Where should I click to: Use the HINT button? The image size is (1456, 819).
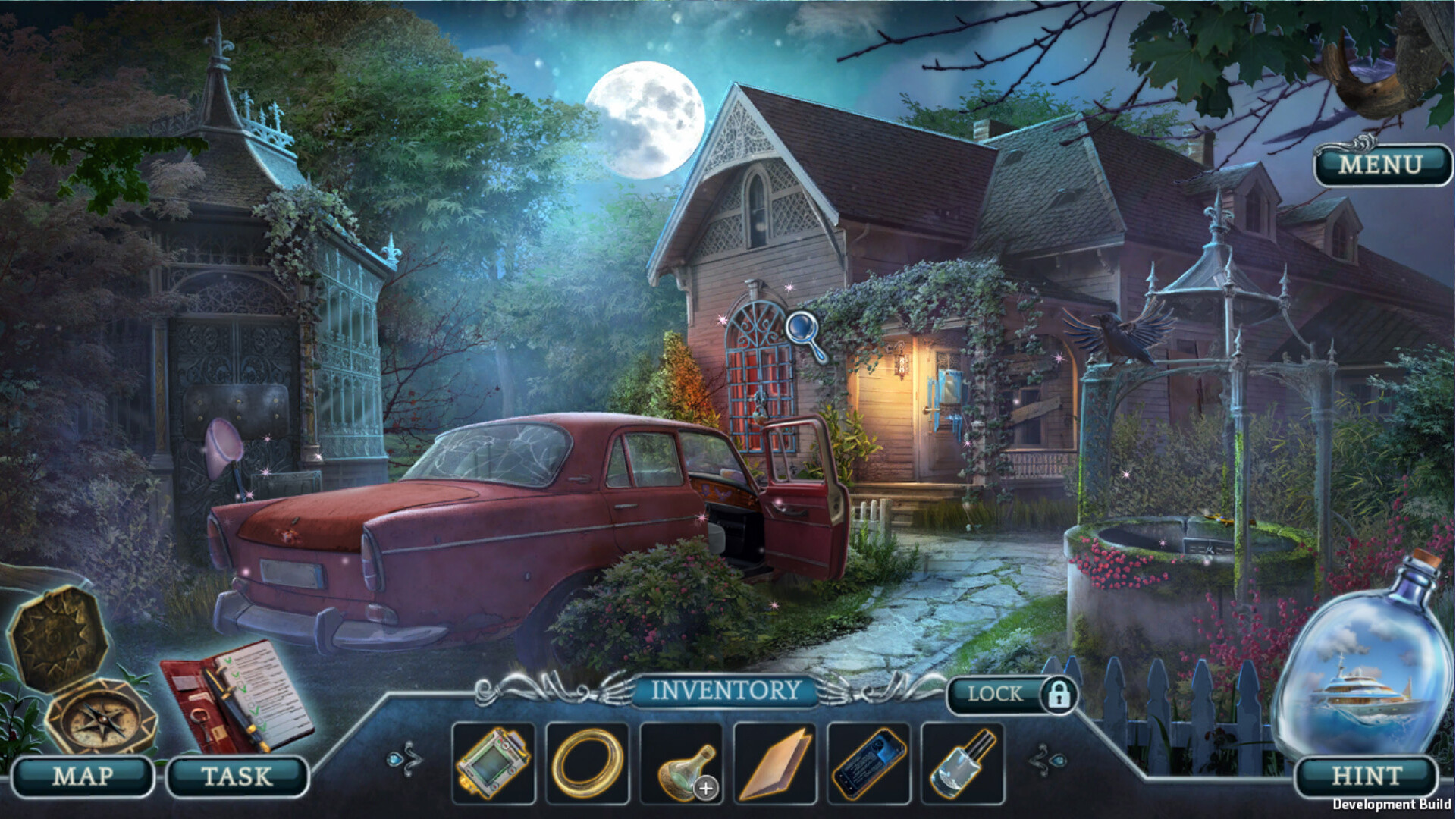(x=1367, y=776)
